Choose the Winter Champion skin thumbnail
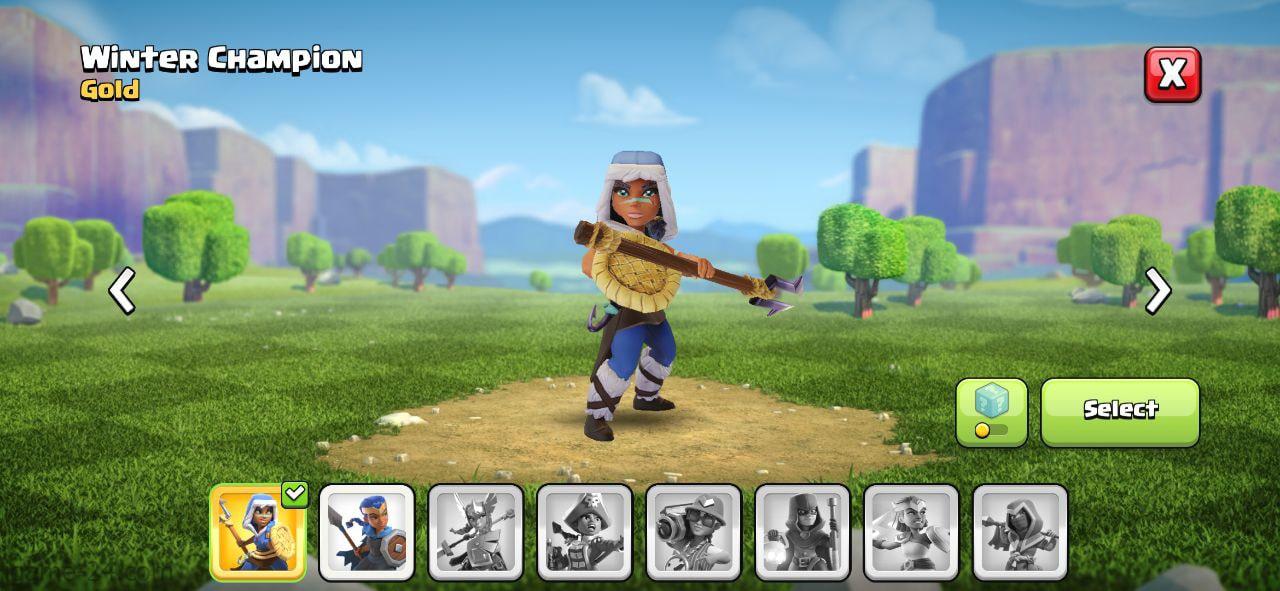1280x591 pixels. (258, 532)
